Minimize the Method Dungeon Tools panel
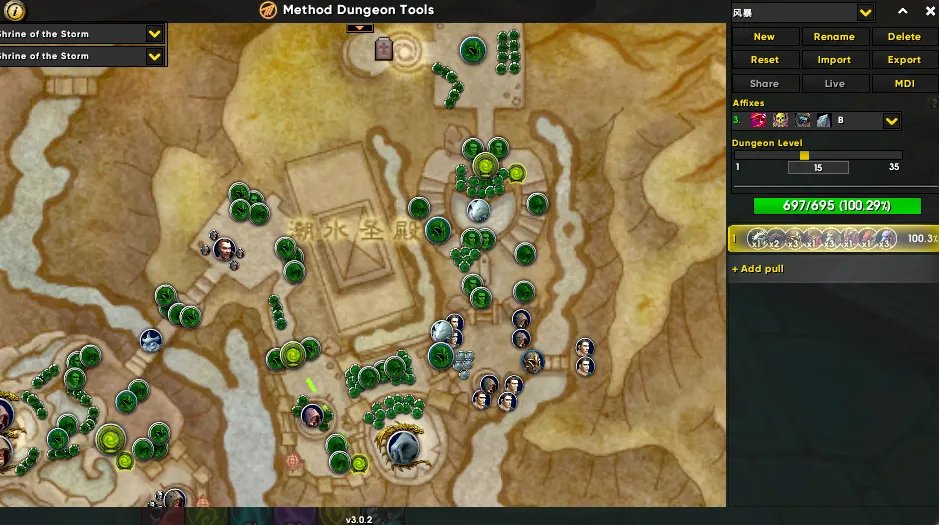This screenshot has height=525, width=939. (x=903, y=12)
